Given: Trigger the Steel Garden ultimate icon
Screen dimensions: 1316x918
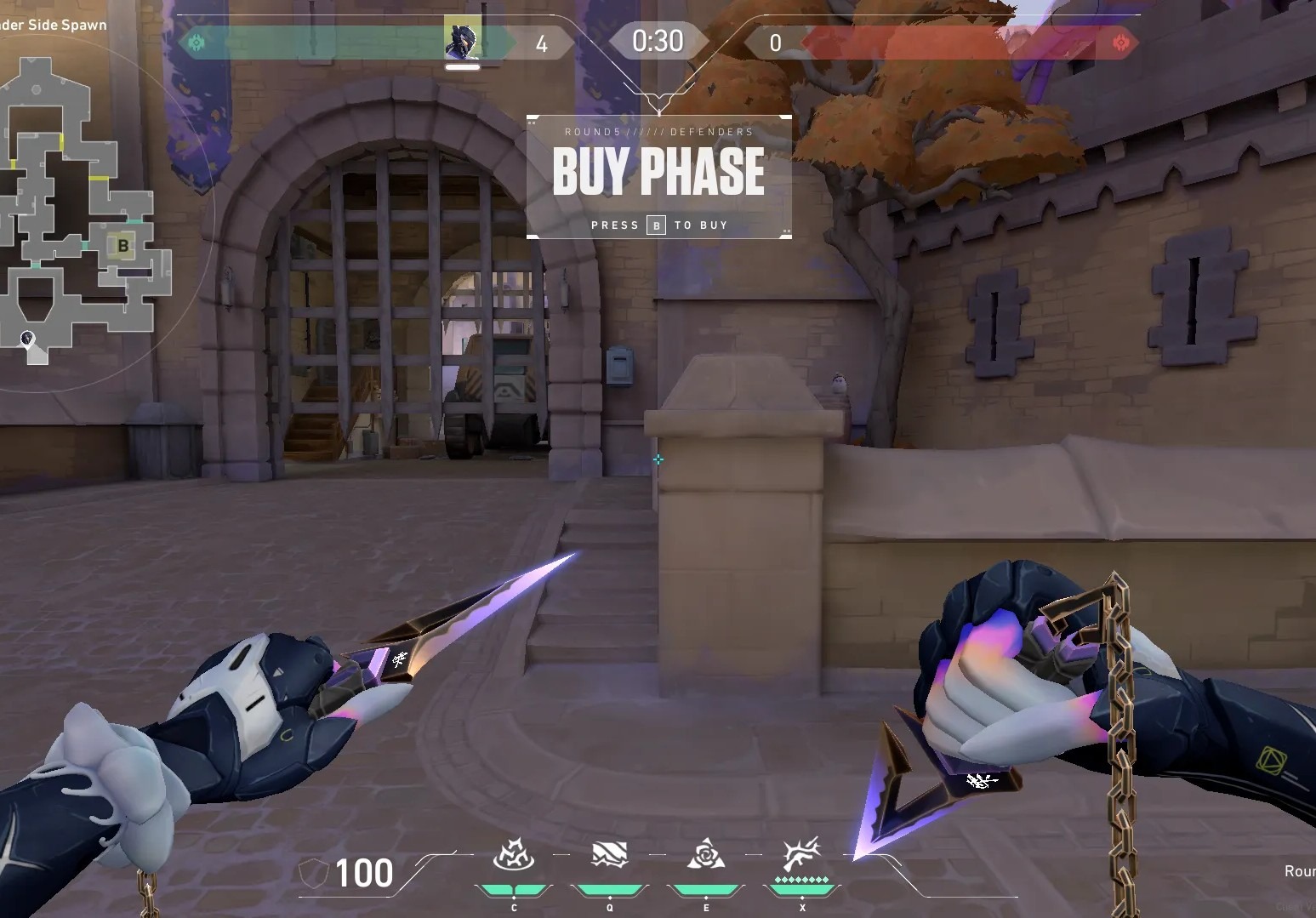Looking at the screenshot, I should click(801, 855).
